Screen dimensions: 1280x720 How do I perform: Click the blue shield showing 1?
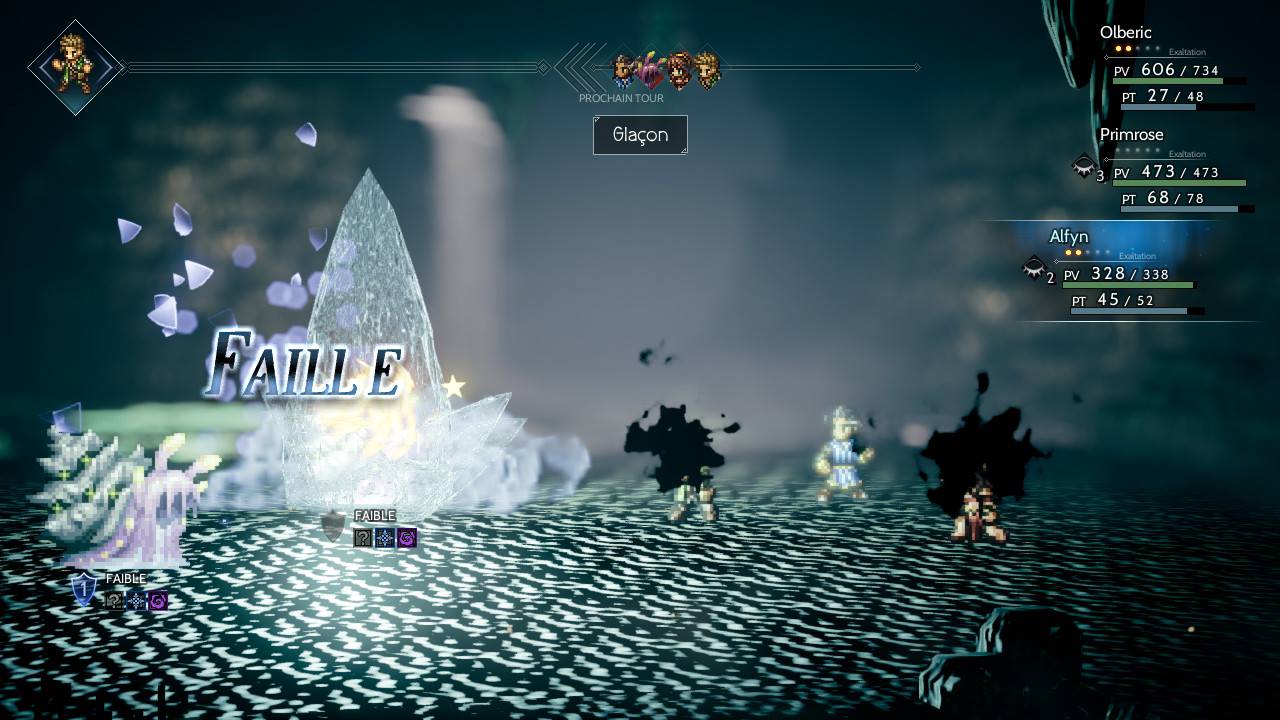[x=85, y=589]
